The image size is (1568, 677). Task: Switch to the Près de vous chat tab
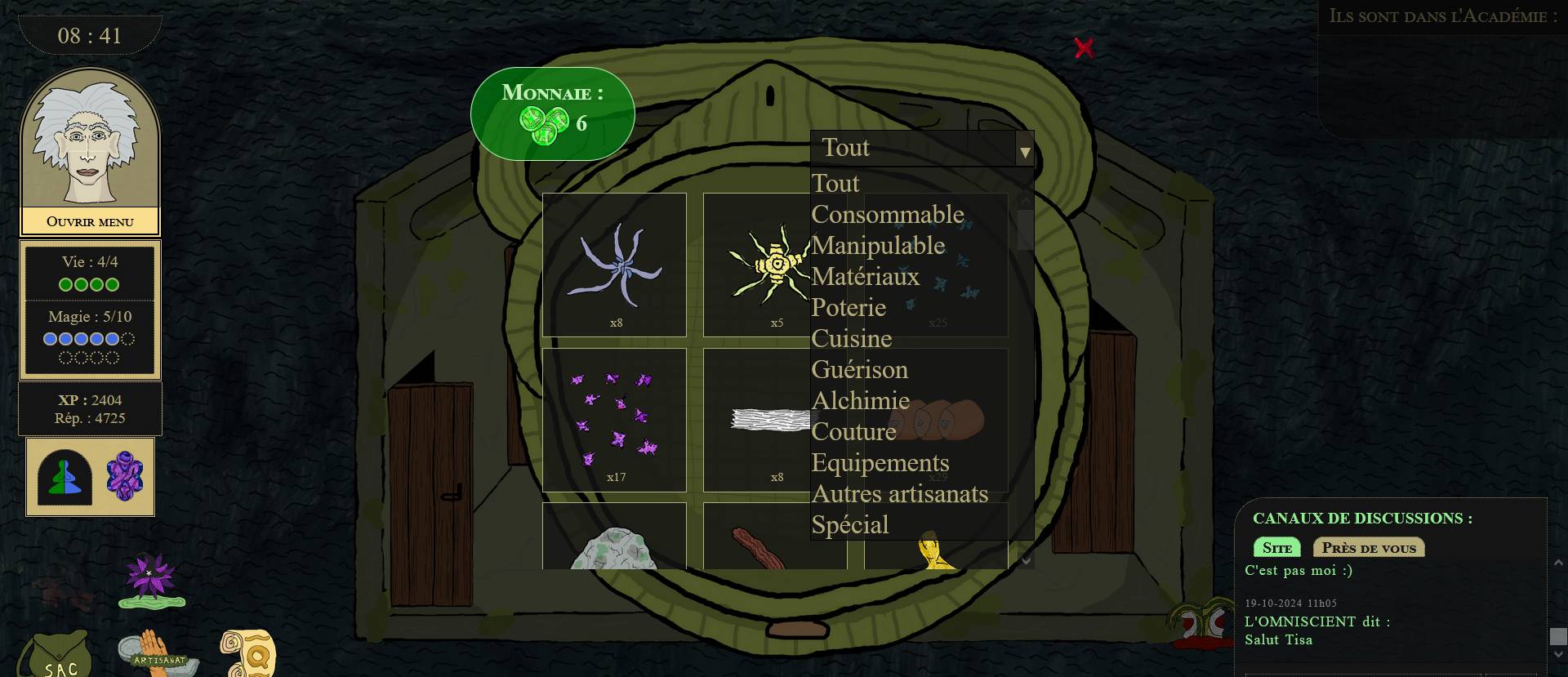pos(1368,548)
